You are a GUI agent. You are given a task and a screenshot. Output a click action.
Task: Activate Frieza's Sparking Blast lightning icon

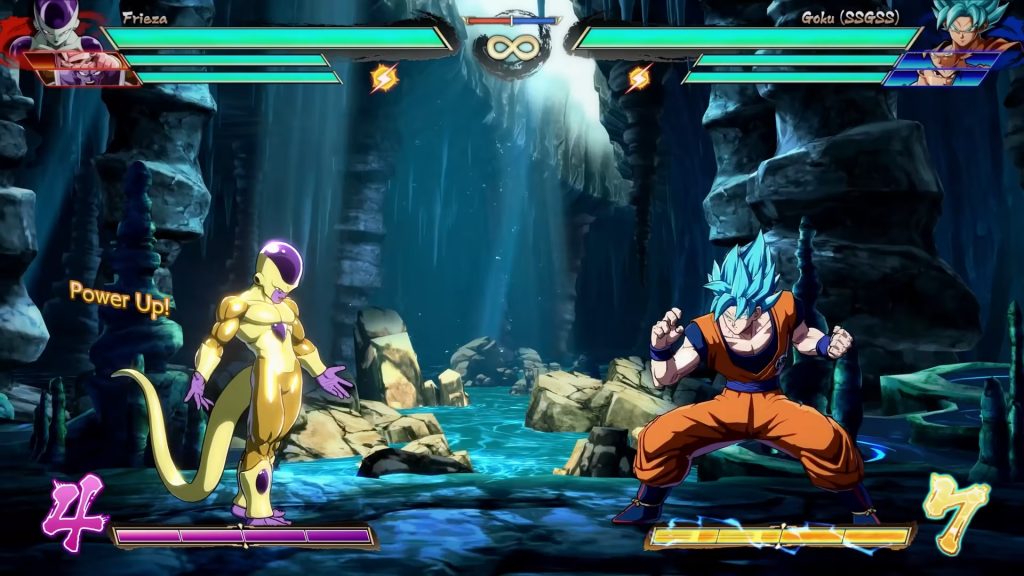click(384, 77)
